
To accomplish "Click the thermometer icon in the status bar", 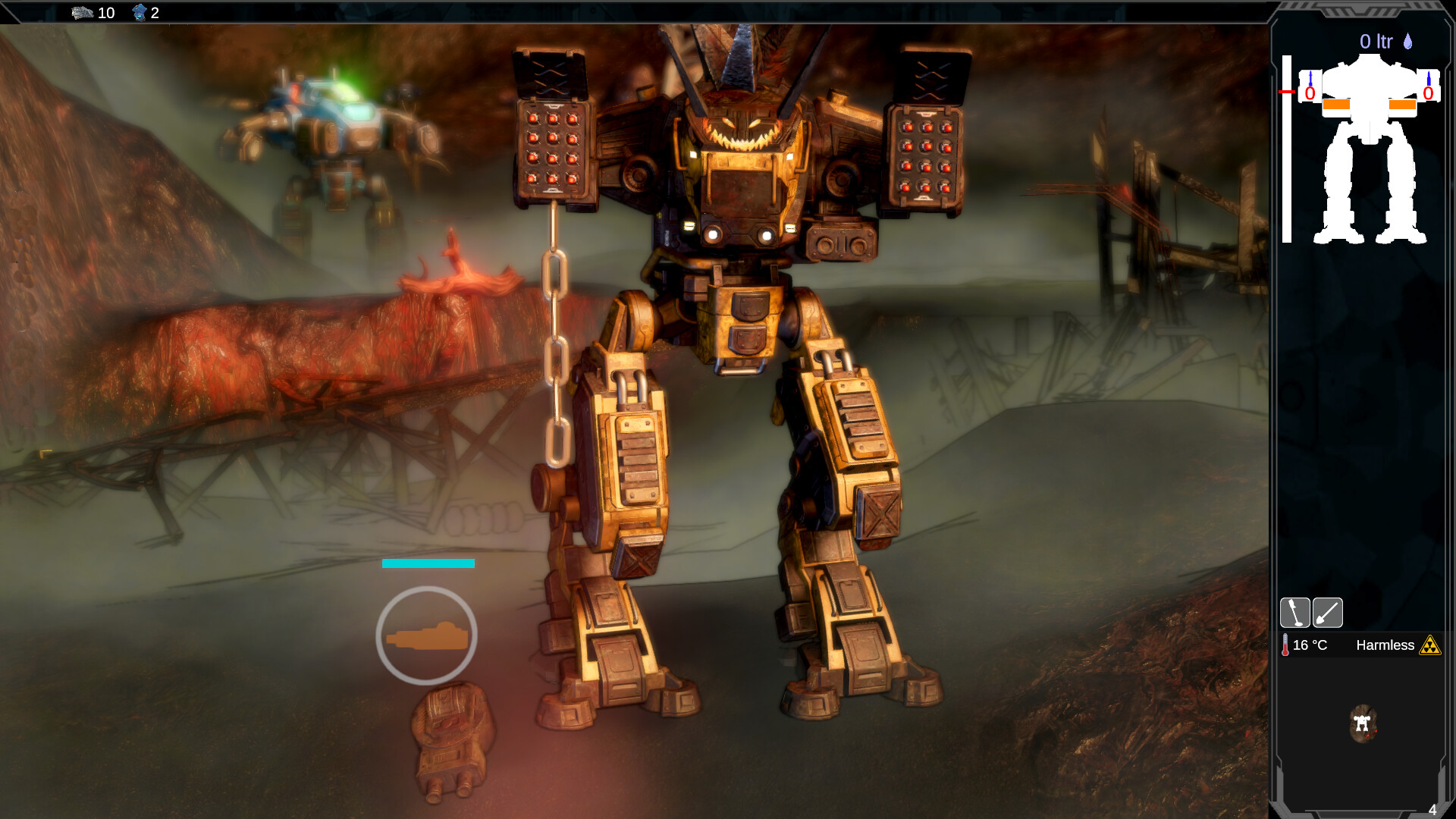I will click(1285, 645).
